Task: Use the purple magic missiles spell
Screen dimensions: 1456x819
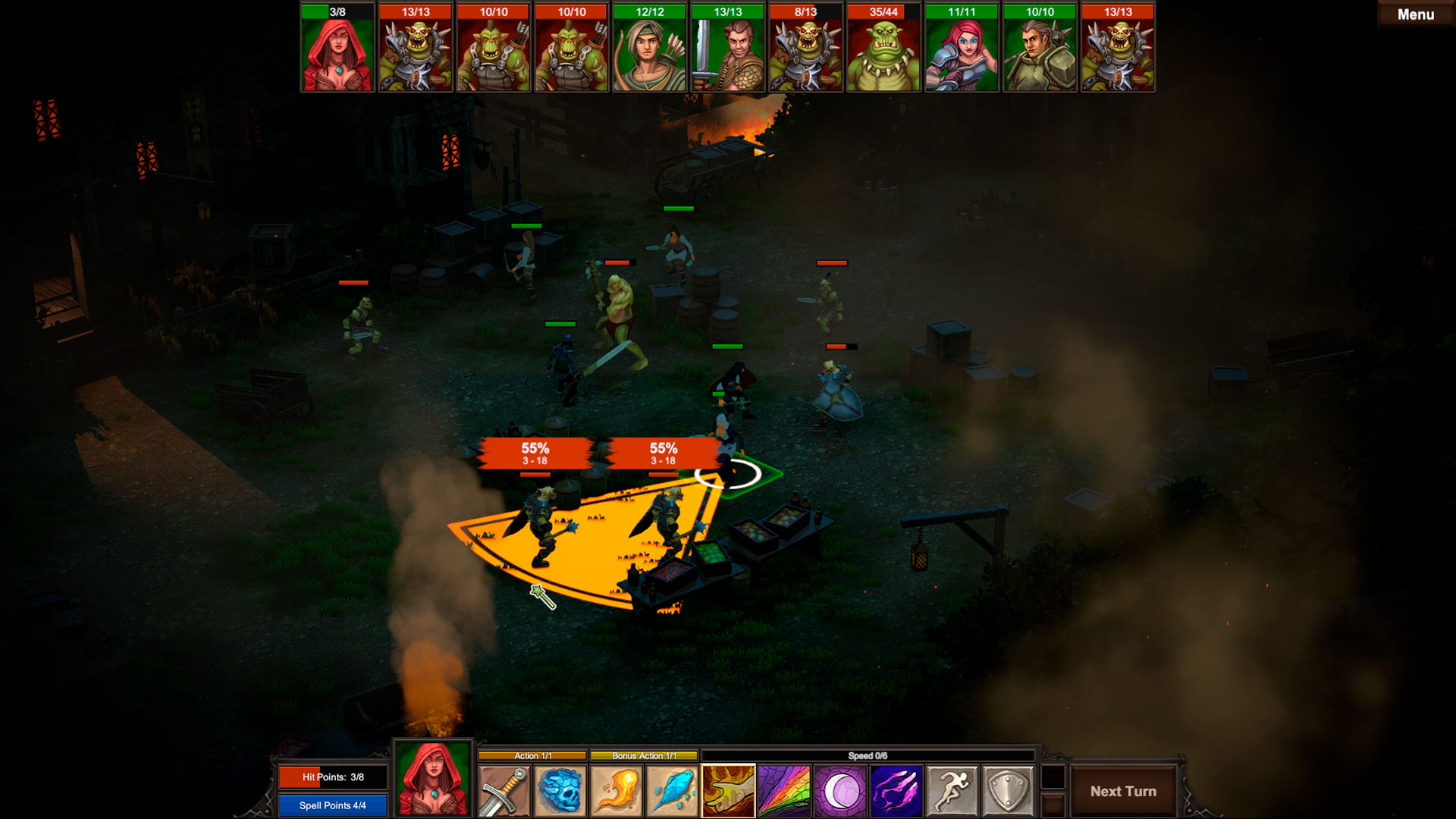Action: (896, 791)
